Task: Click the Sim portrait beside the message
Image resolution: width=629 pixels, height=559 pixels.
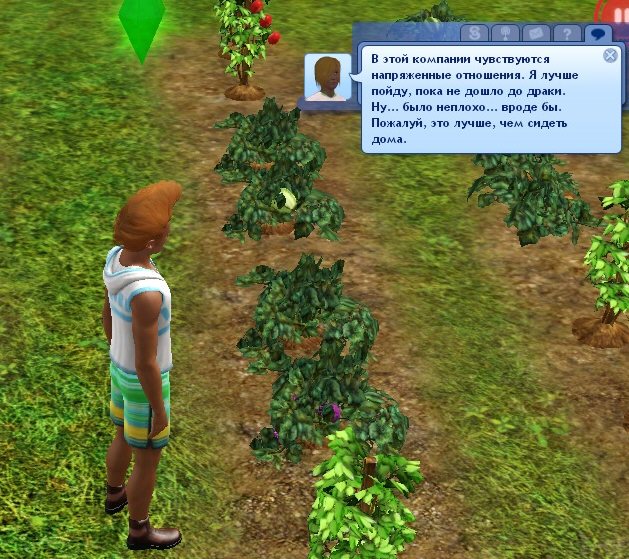Action: point(327,78)
